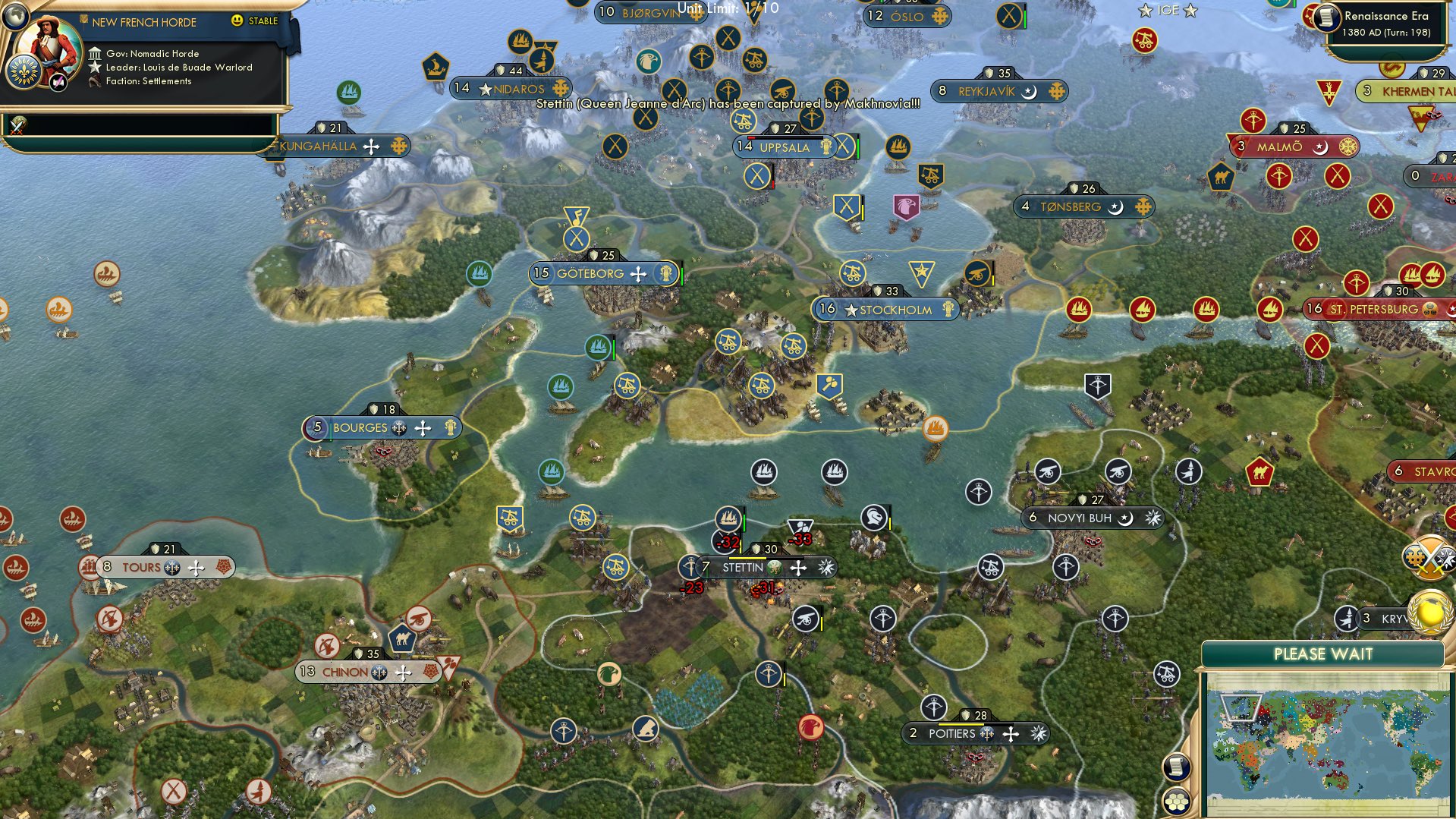The image size is (1456, 819).
Task: Select the galleass ship icon near Göteborg
Action: pyautogui.click(x=480, y=273)
